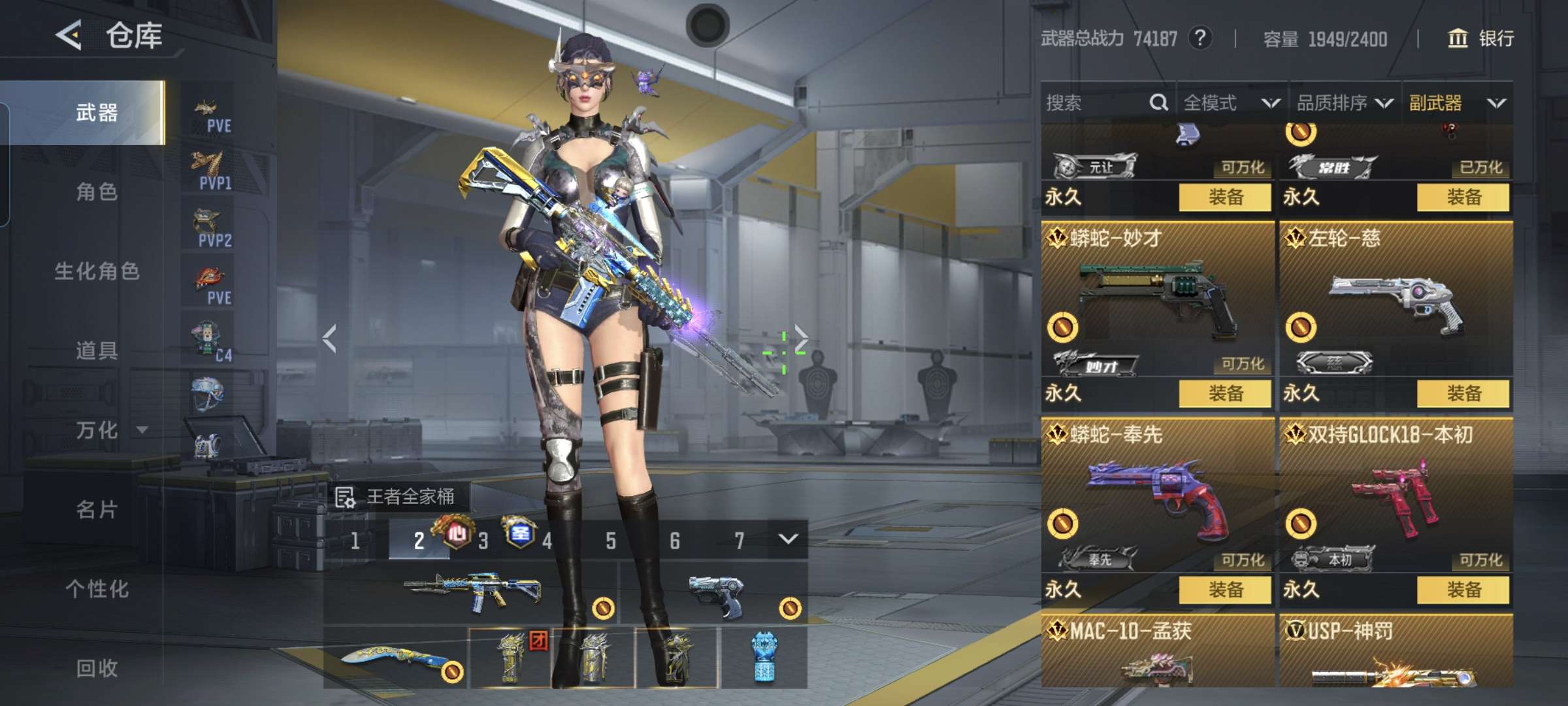Equip the 蟒蛇-奉先 revolver
Image resolution: width=1568 pixels, height=706 pixels.
tap(1225, 590)
